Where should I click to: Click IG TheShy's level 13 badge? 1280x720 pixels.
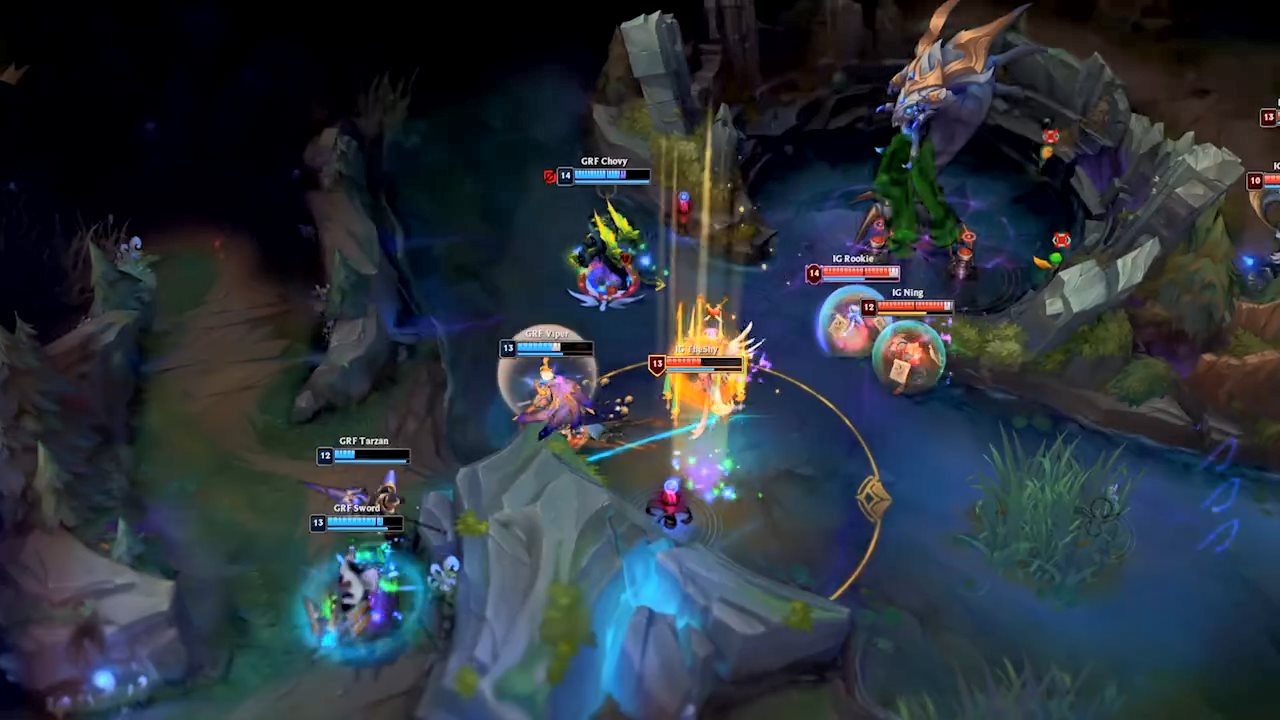[x=657, y=363]
